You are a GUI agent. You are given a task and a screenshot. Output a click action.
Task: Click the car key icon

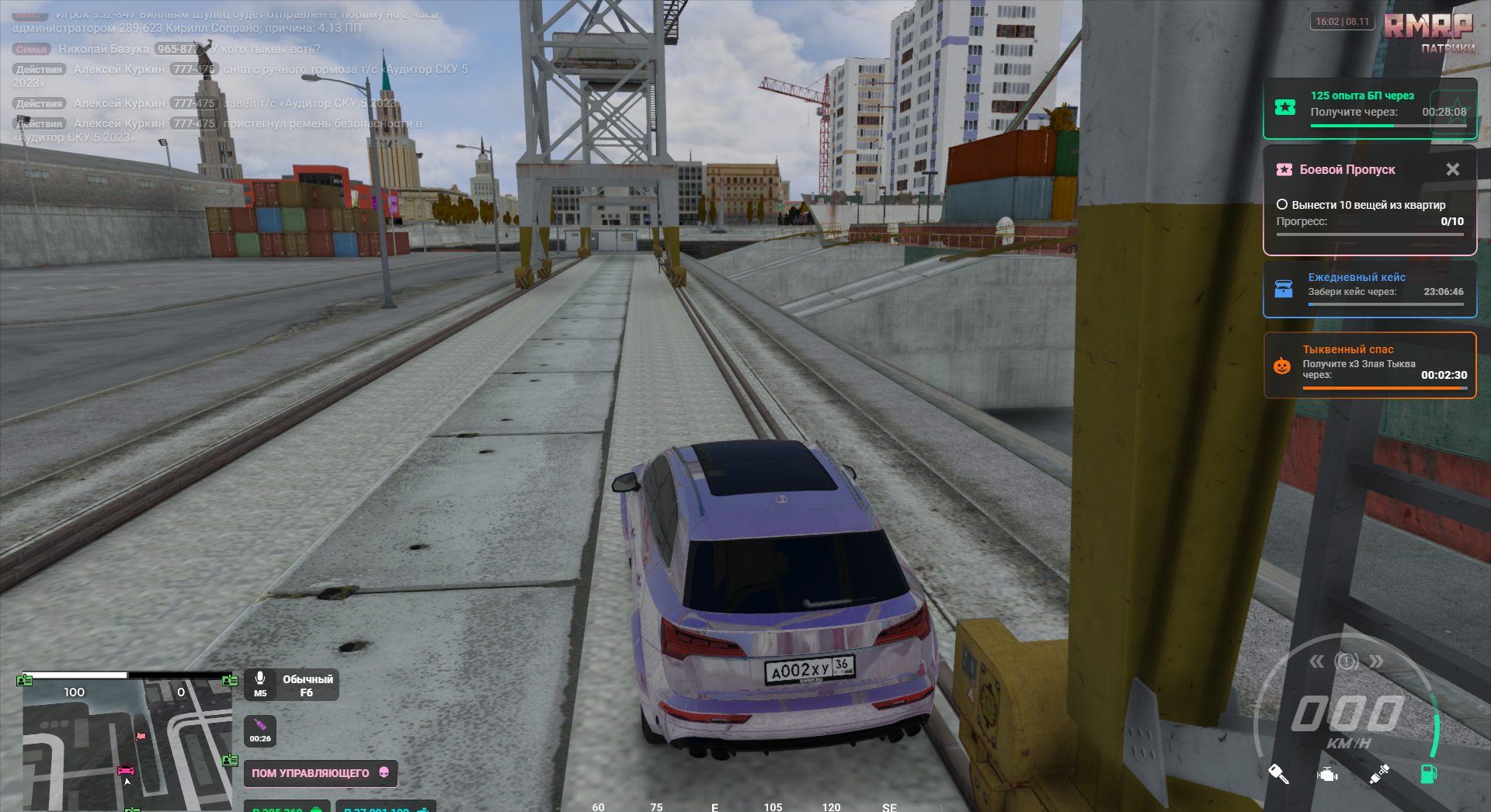point(1278,773)
